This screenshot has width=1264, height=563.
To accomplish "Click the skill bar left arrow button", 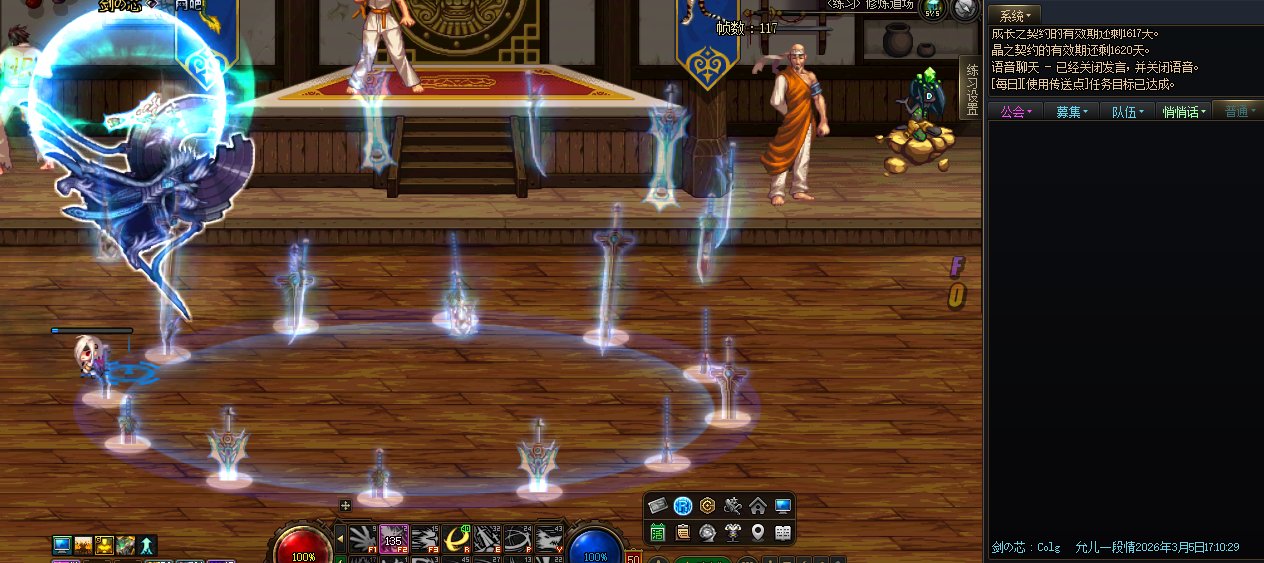I will click(340, 538).
